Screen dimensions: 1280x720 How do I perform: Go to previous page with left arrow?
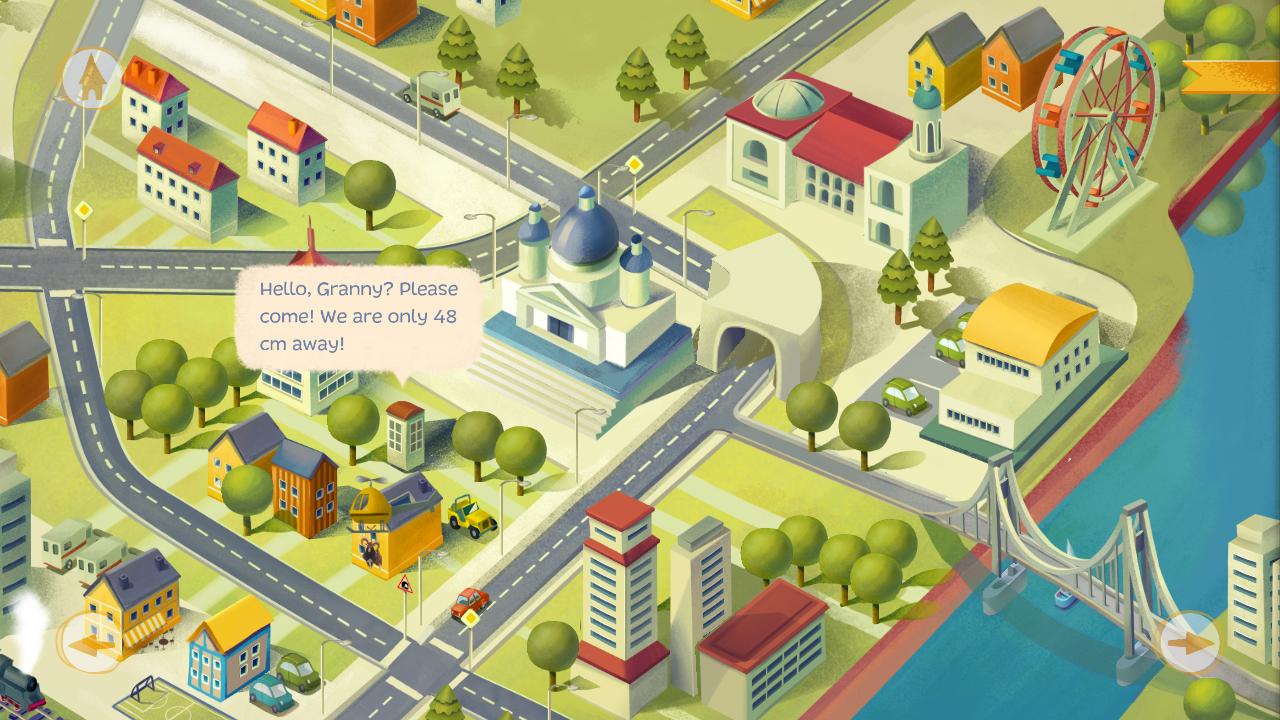(85, 643)
